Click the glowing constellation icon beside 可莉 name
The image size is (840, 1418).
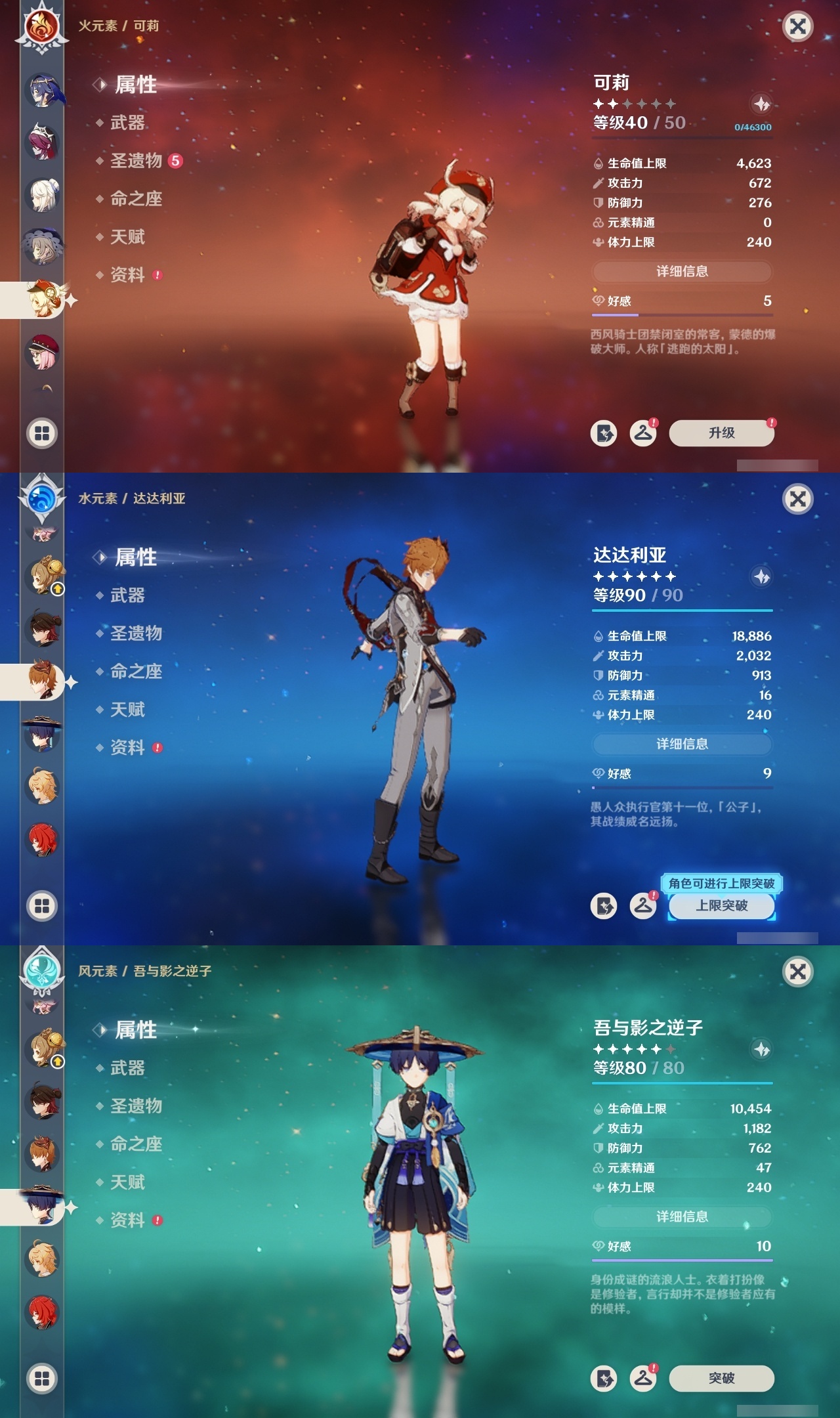(x=760, y=102)
